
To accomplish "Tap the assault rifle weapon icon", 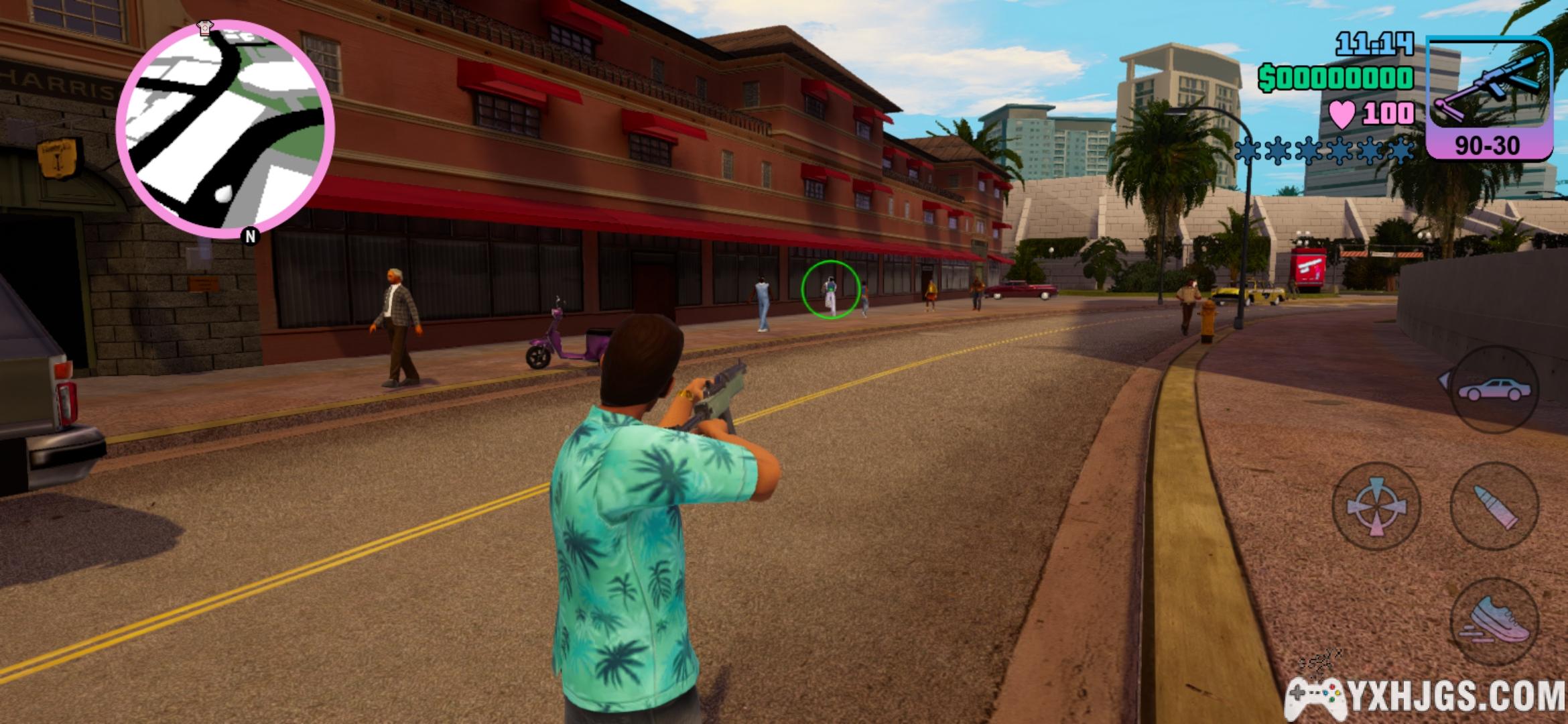I will [x=1490, y=88].
